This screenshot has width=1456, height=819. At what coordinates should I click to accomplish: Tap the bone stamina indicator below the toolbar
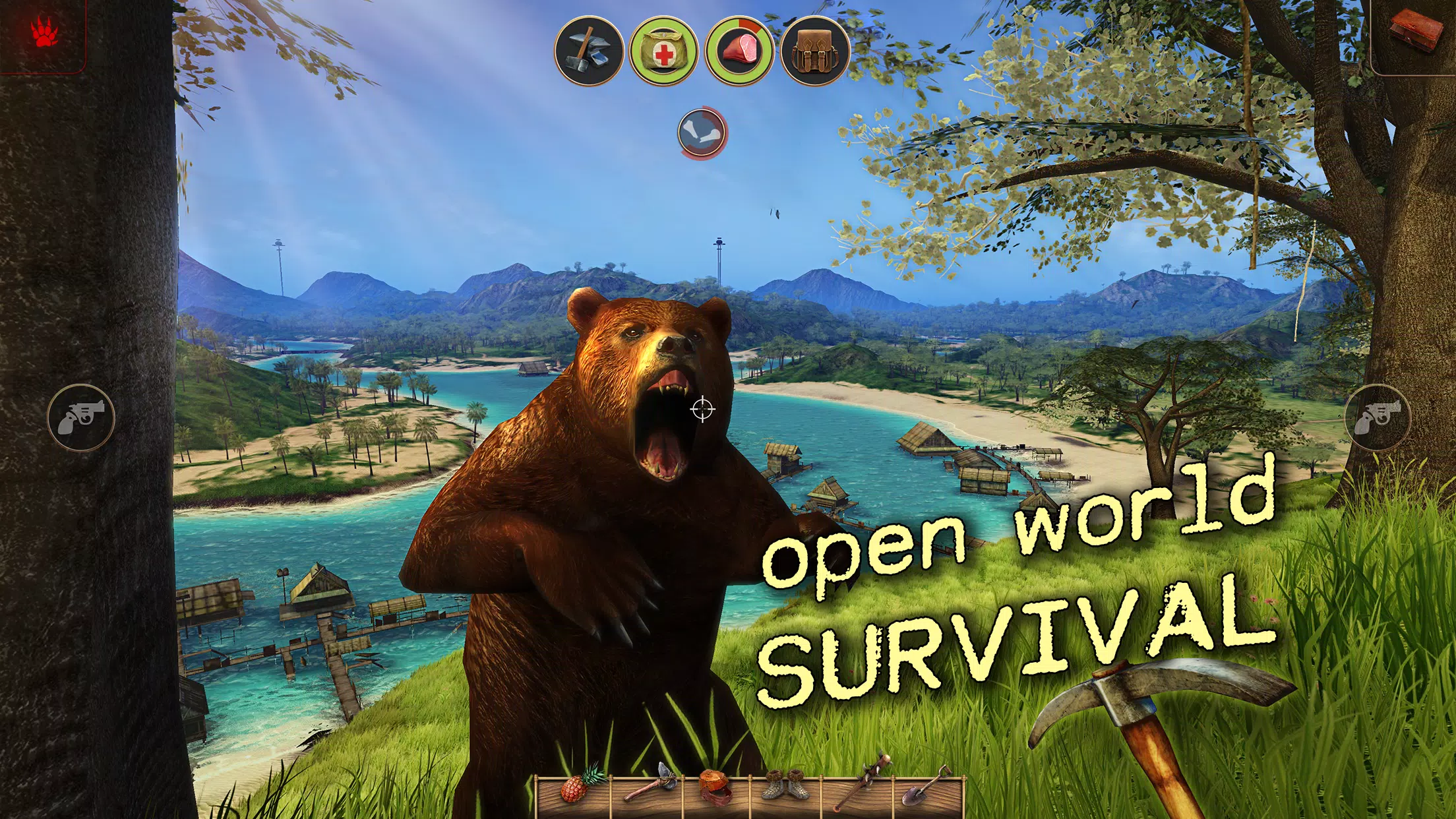(x=700, y=132)
